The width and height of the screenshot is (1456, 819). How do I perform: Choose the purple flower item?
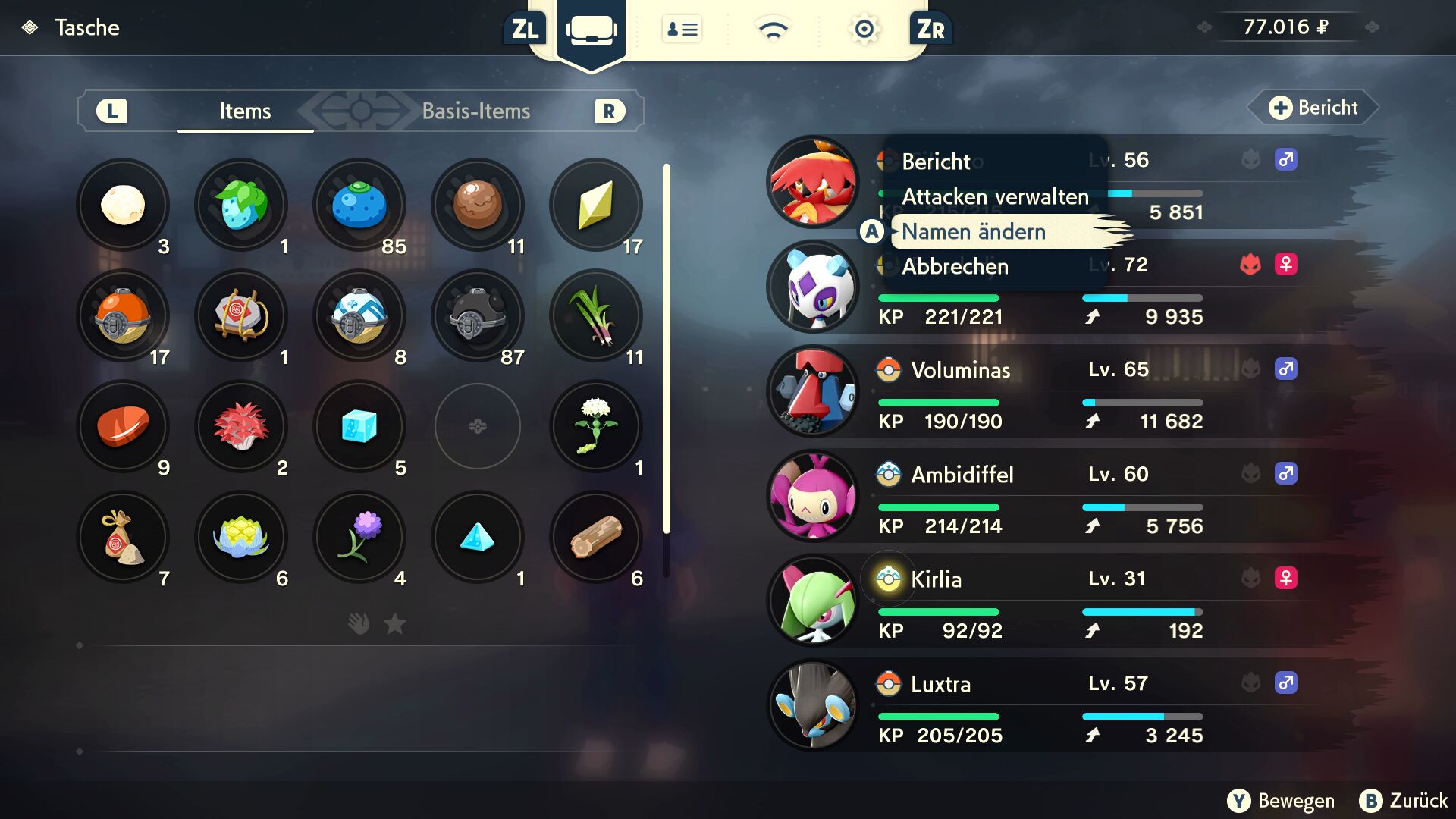359,537
